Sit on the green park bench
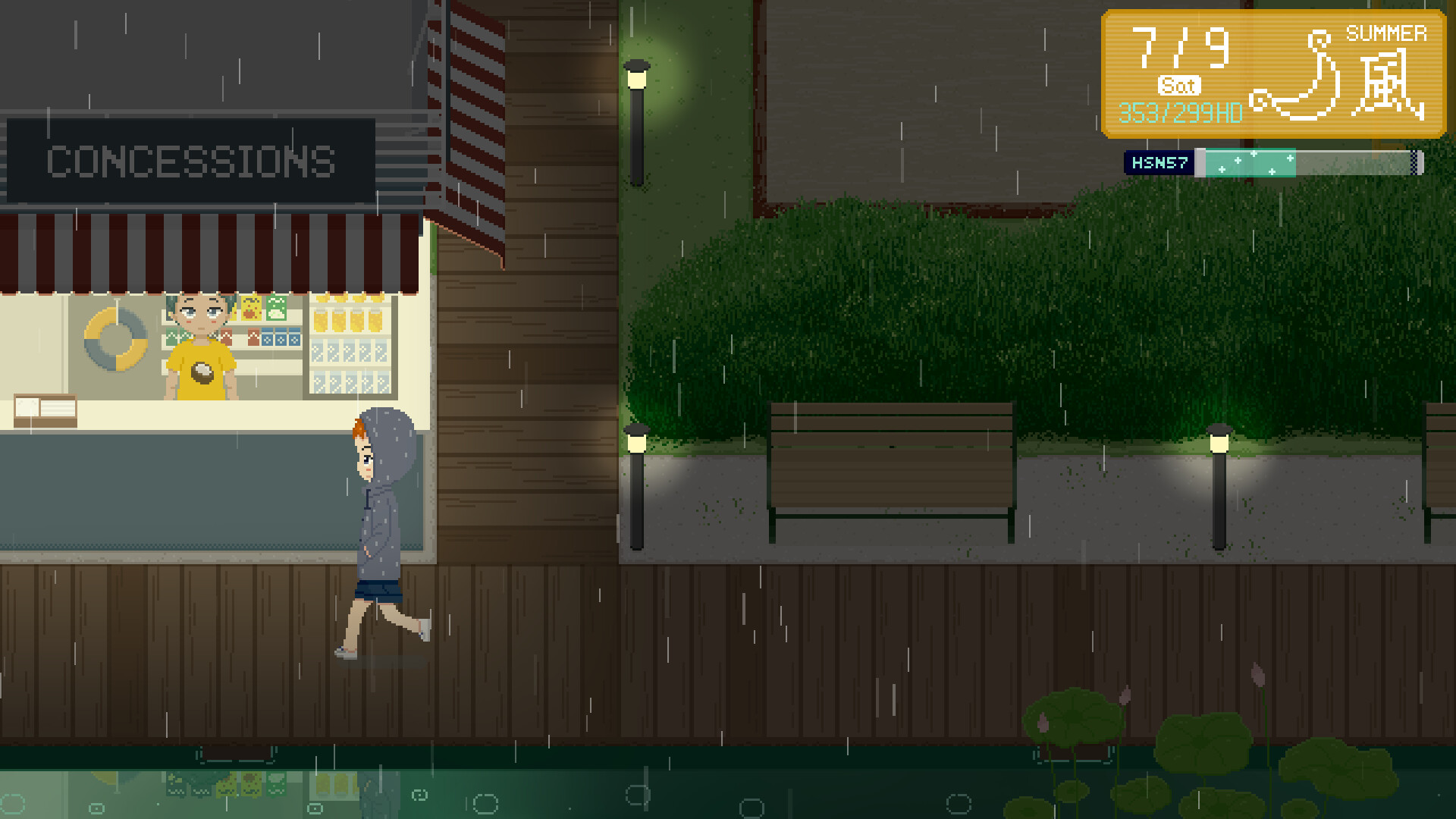 click(x=891, y=466)
